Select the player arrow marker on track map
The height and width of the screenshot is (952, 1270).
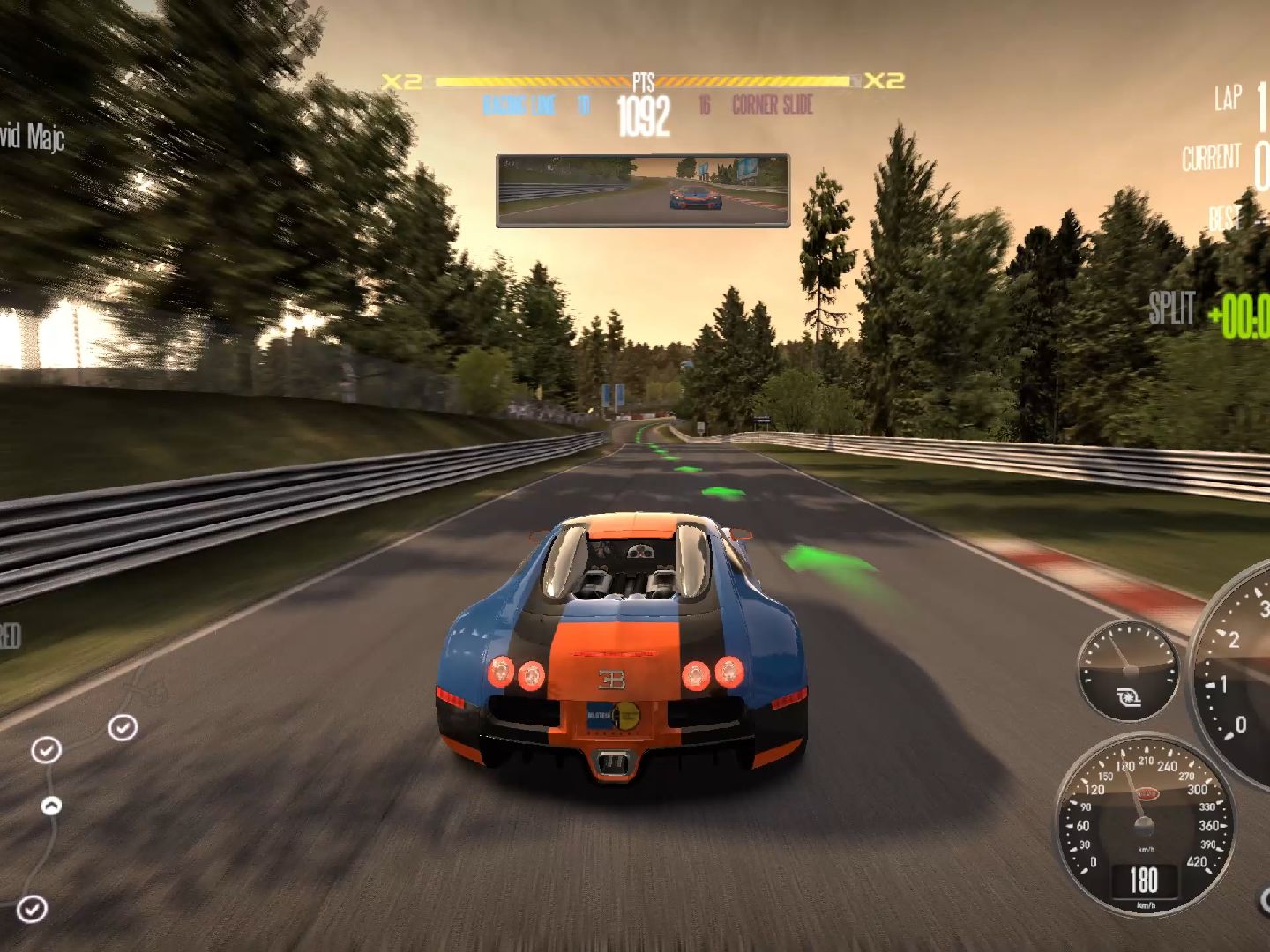(x=52, y=805)
